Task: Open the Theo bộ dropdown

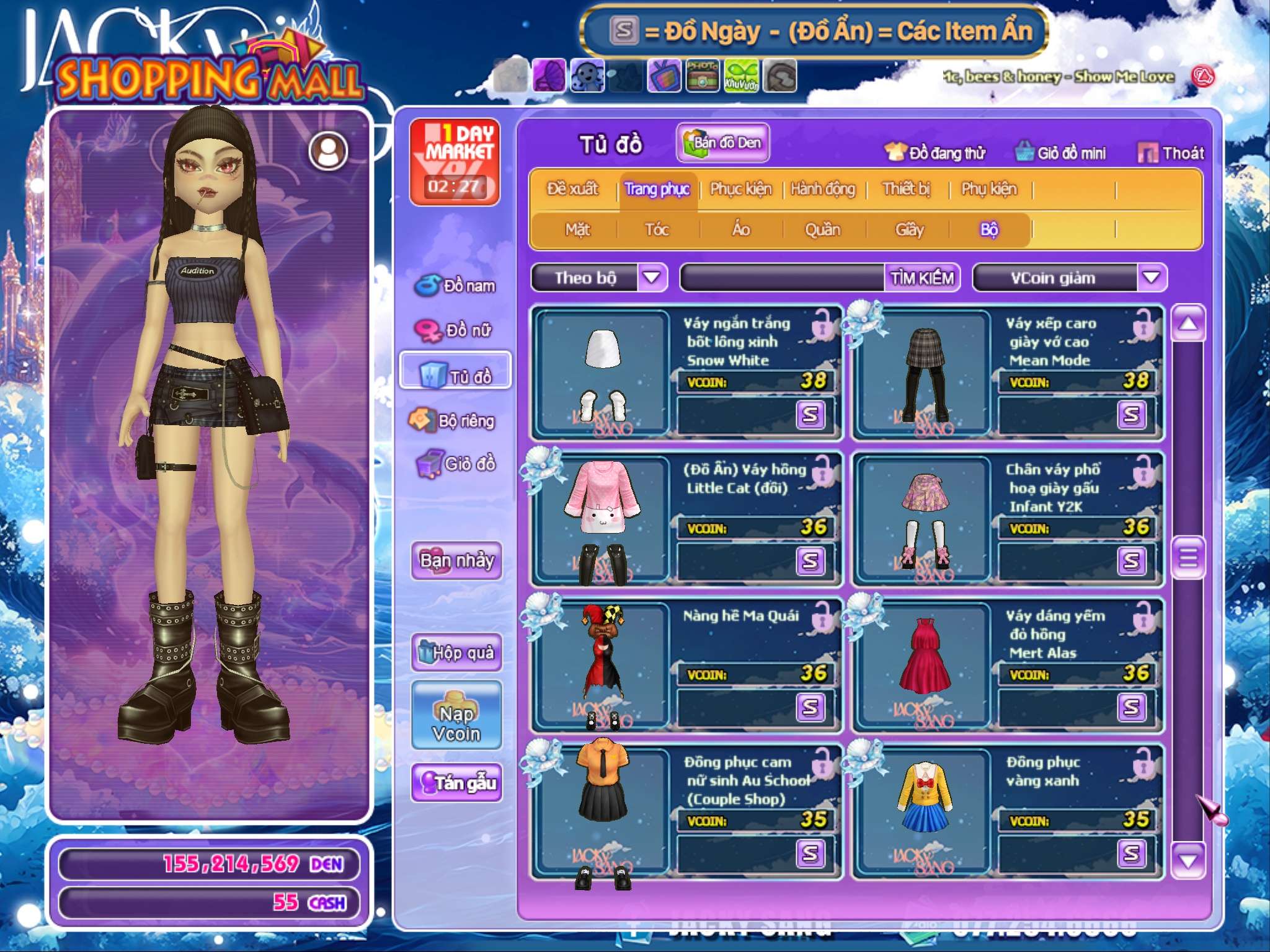Action: click(652, 277)
